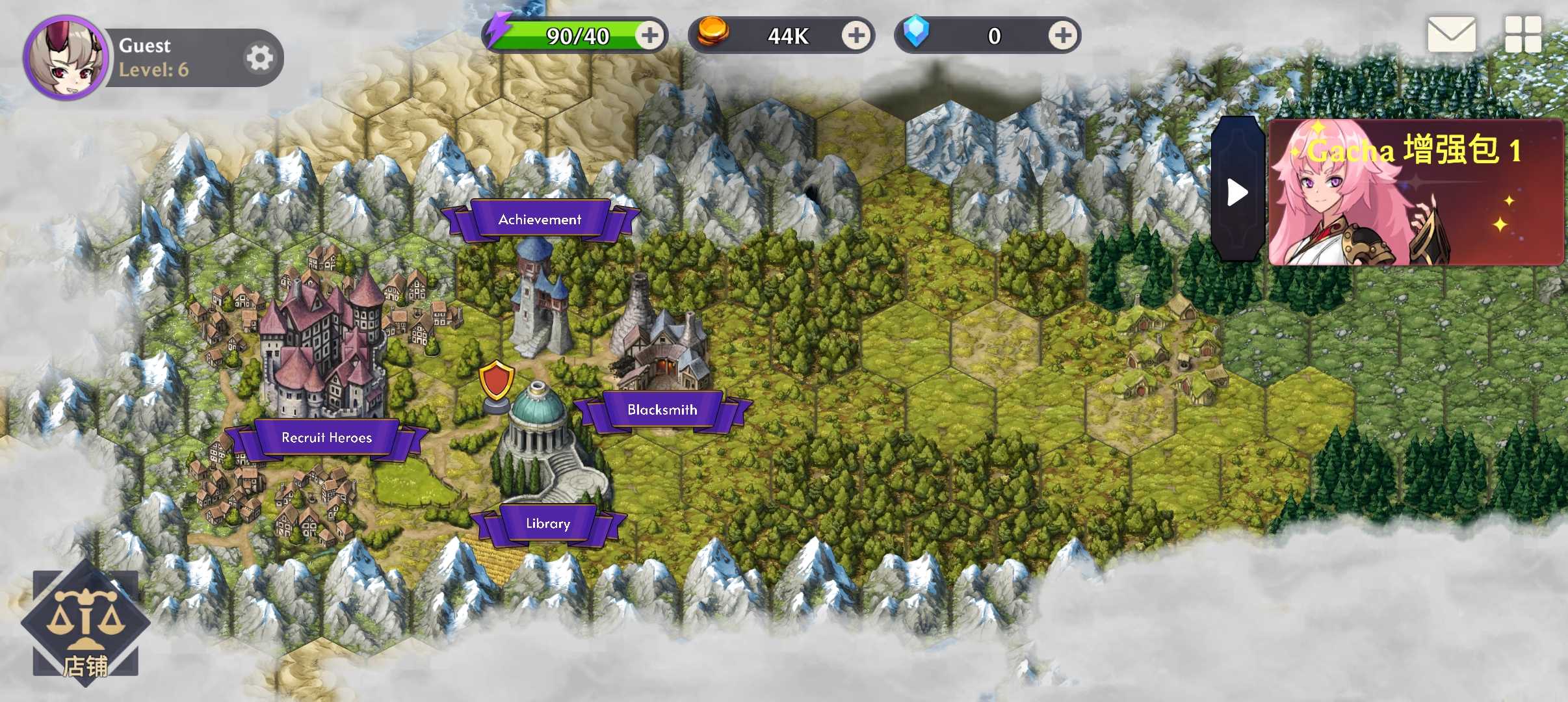Open the settings gear beside Guest
This screenshot has width=1568, height=702.
pos(259,58)
